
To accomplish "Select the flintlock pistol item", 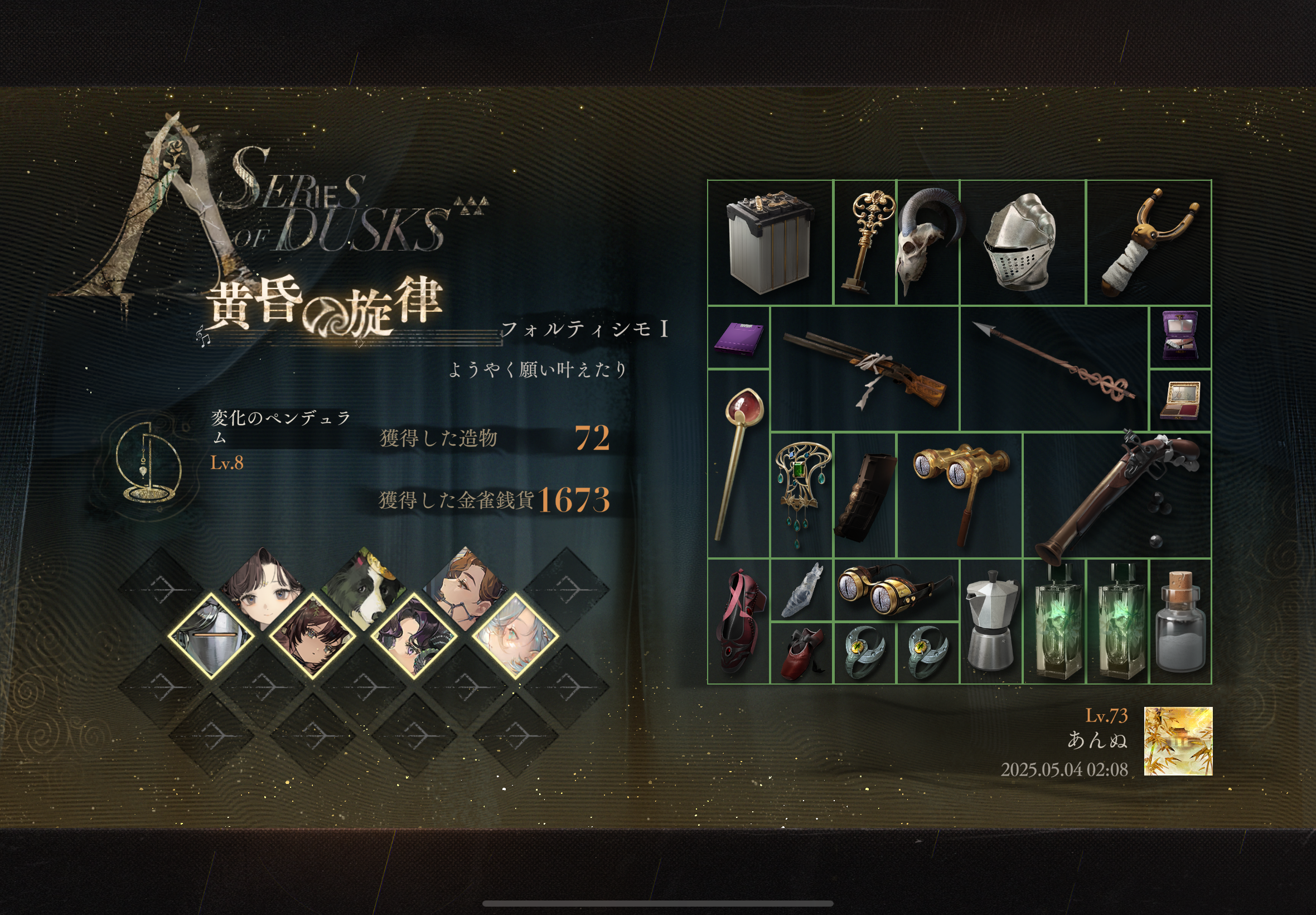I will pos(1116,495).
